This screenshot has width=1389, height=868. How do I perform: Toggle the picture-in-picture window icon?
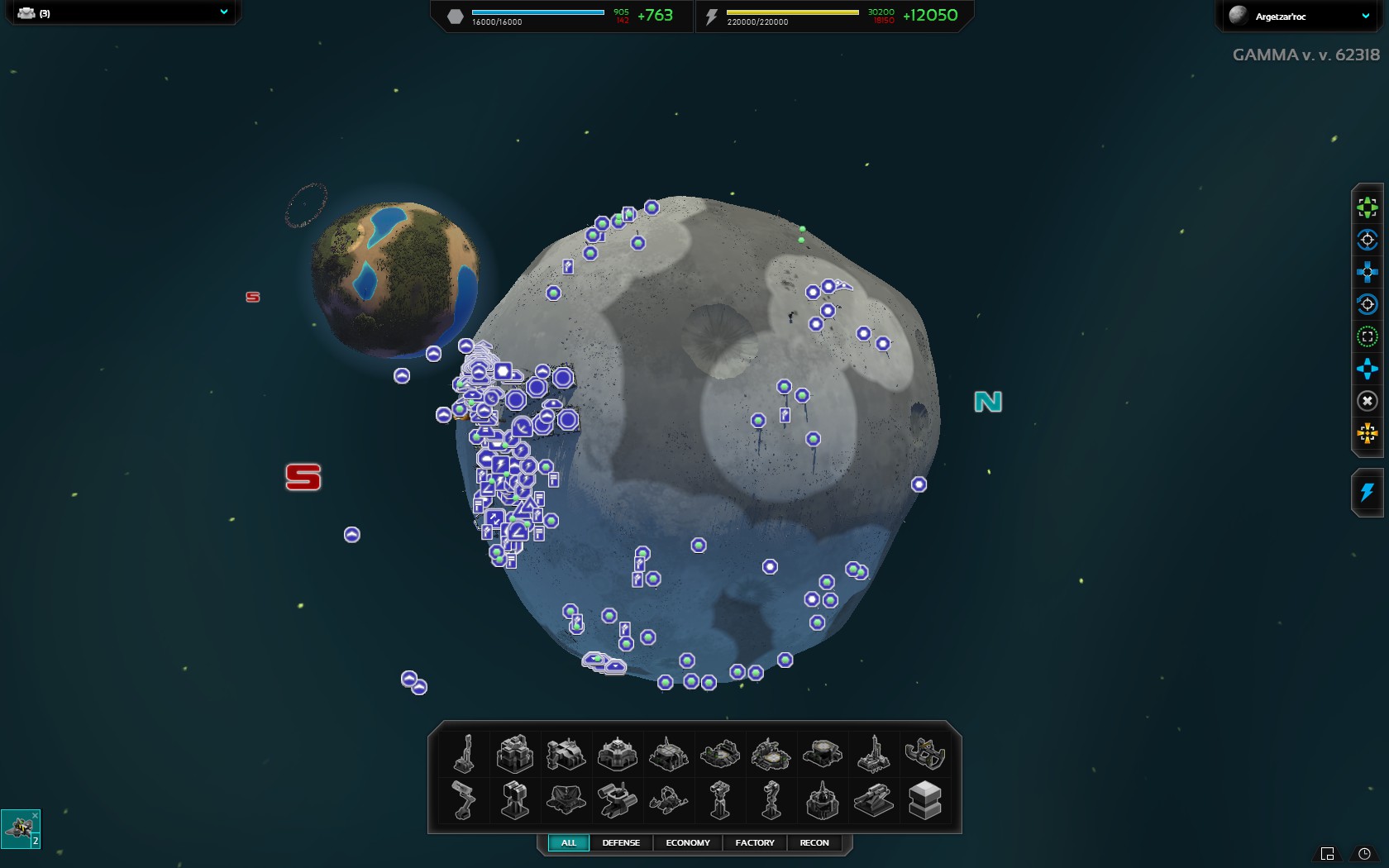pos(1328,854)
